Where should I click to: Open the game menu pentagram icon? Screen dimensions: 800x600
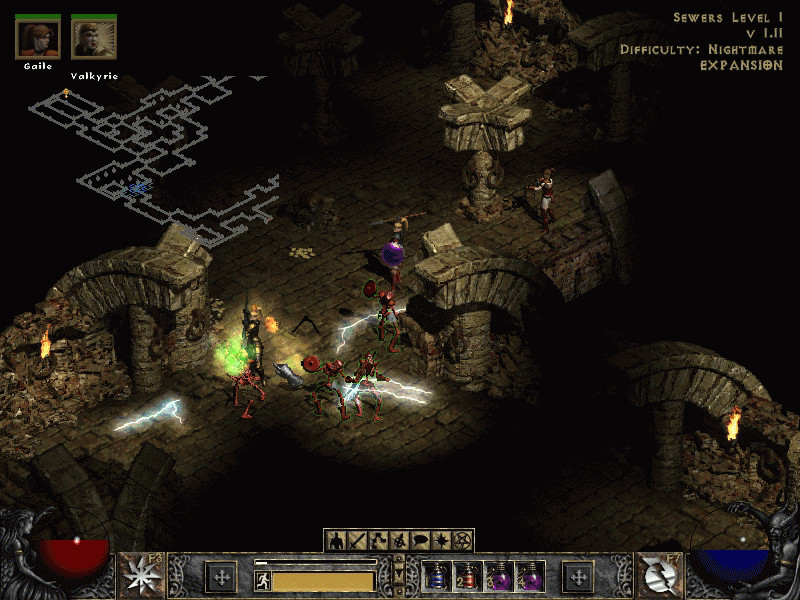[462, 541]
